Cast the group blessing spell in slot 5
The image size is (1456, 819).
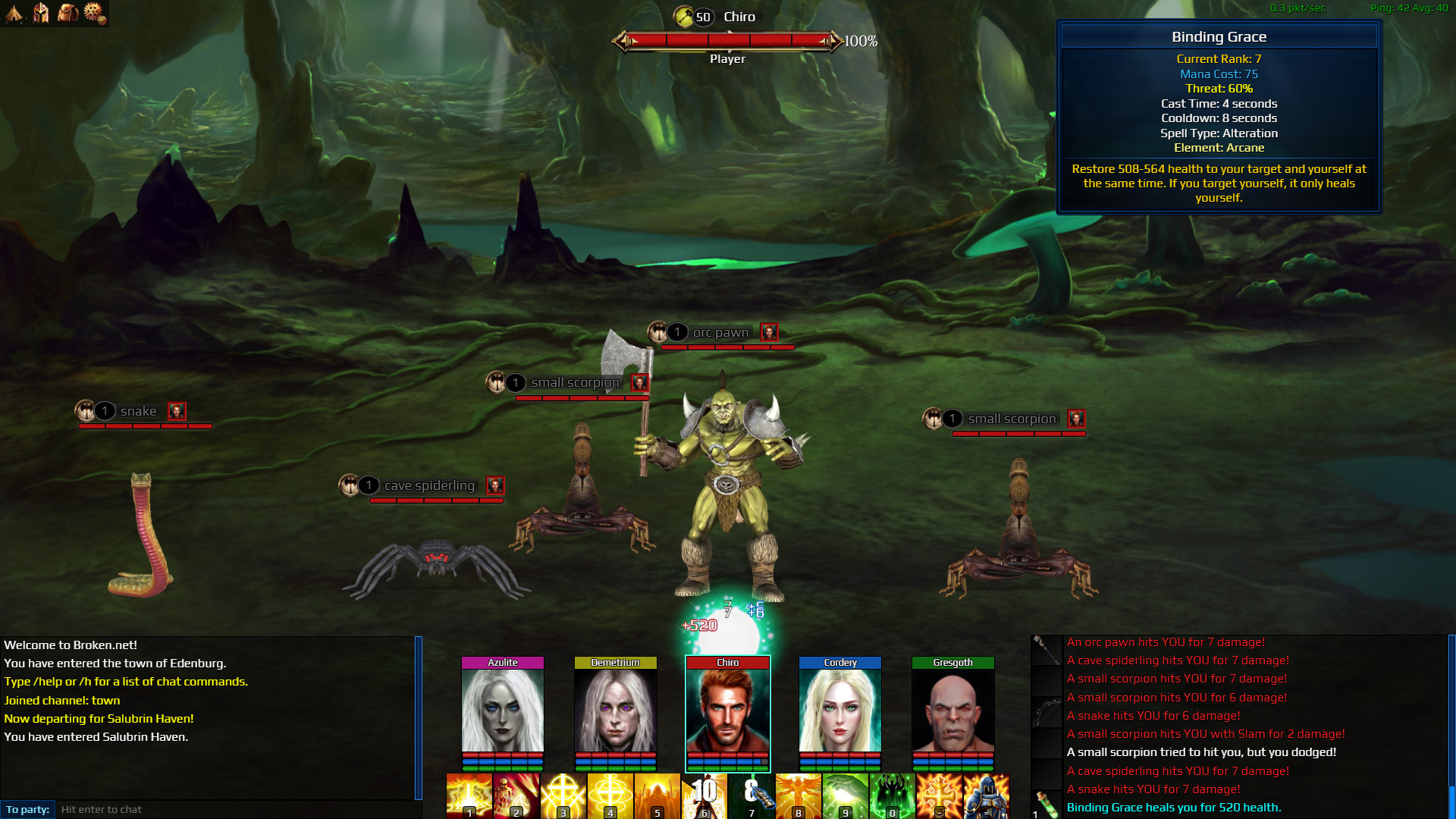[x=657, y=795]
